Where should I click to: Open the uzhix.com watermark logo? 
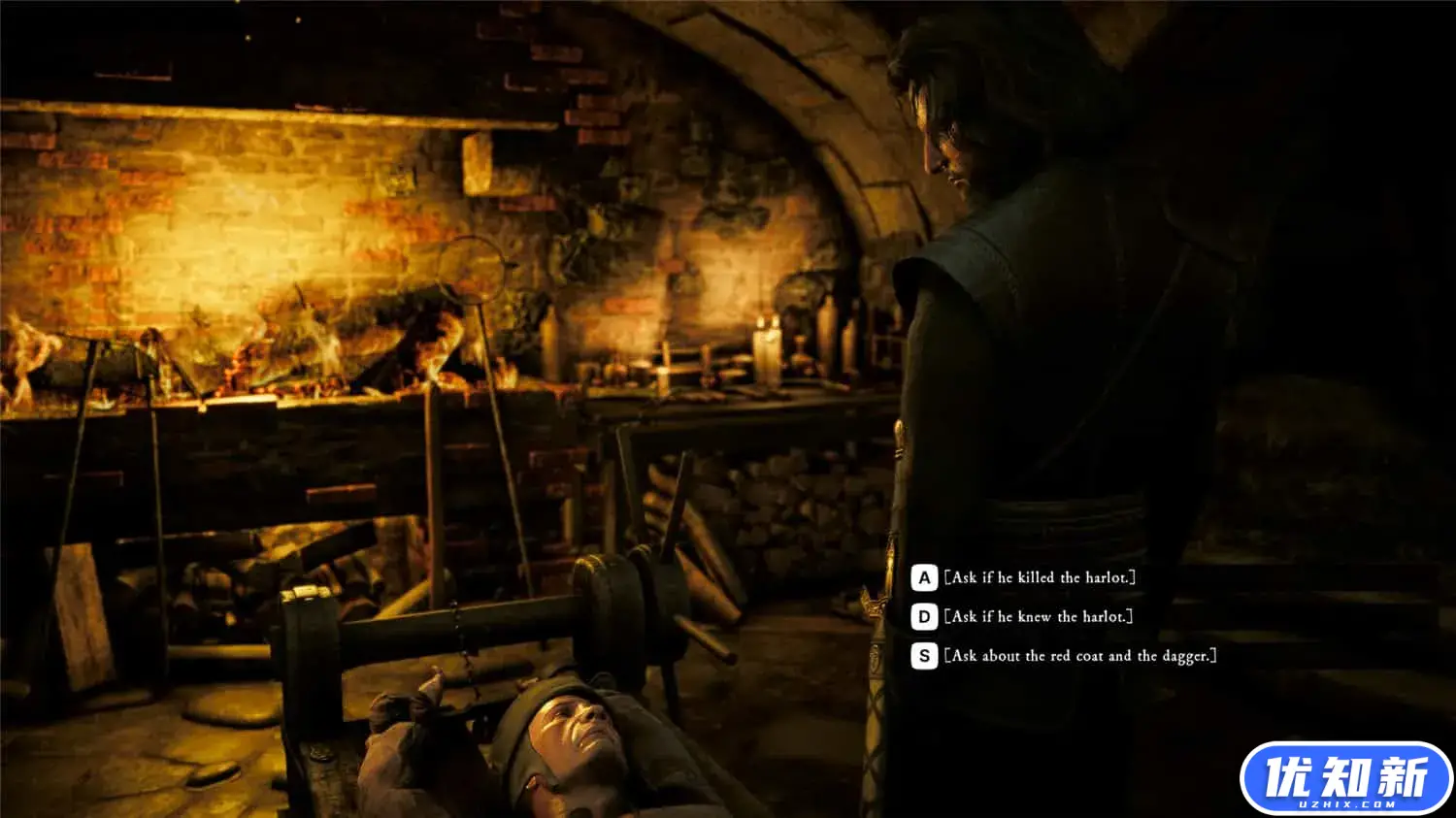(x=1345, y=778)
